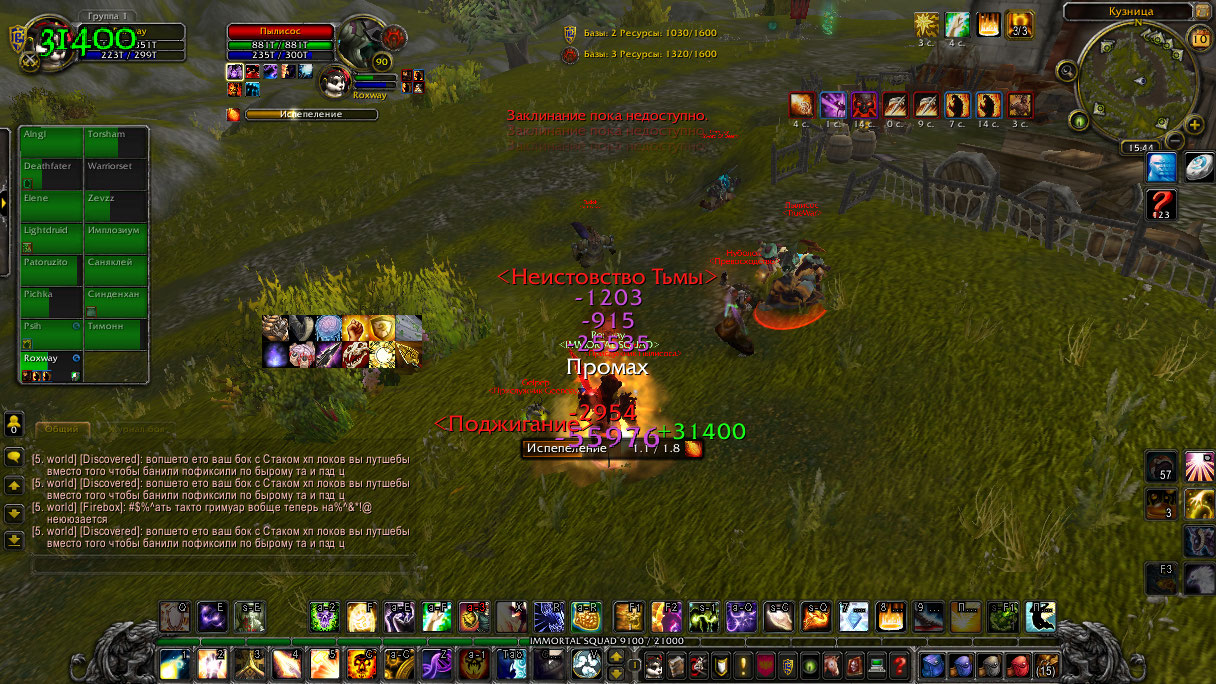The width and height of the screenshot is (1216, 684).
Task: Open the red question mark help micro button
Action: click(x=900, y=664)
